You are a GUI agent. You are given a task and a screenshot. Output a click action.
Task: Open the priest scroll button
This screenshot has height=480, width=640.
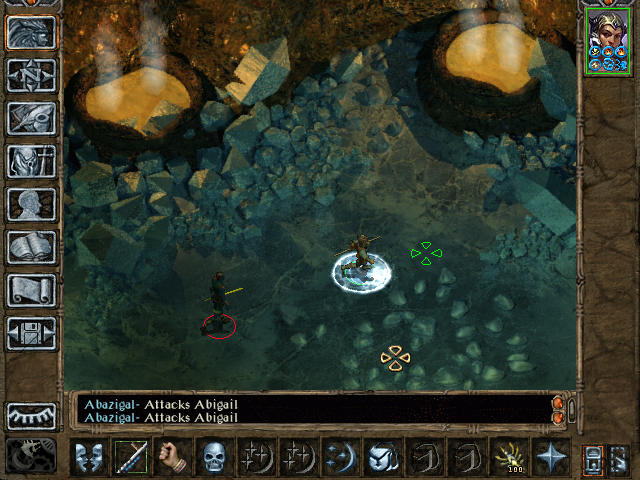31,290
